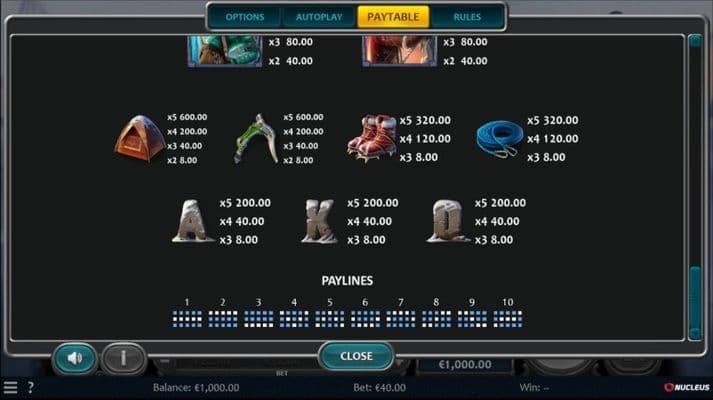Show the Rules tab
This screenshot has width=713, height=400.
pyautogui.click(x=467, y=17)
